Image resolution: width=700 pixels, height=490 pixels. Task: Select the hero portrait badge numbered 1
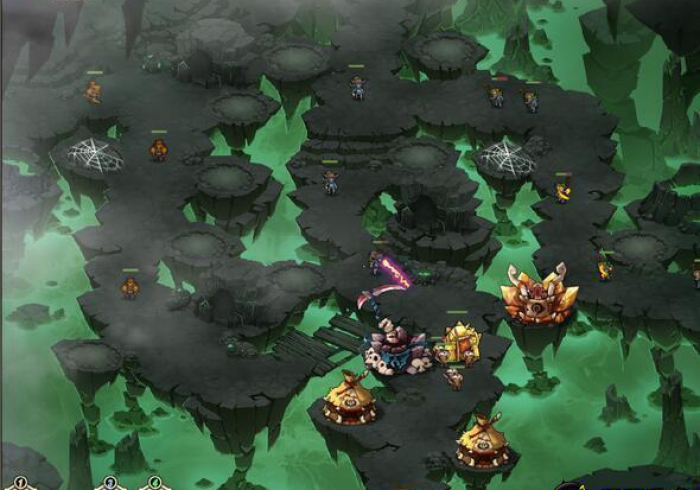(19, 484)
